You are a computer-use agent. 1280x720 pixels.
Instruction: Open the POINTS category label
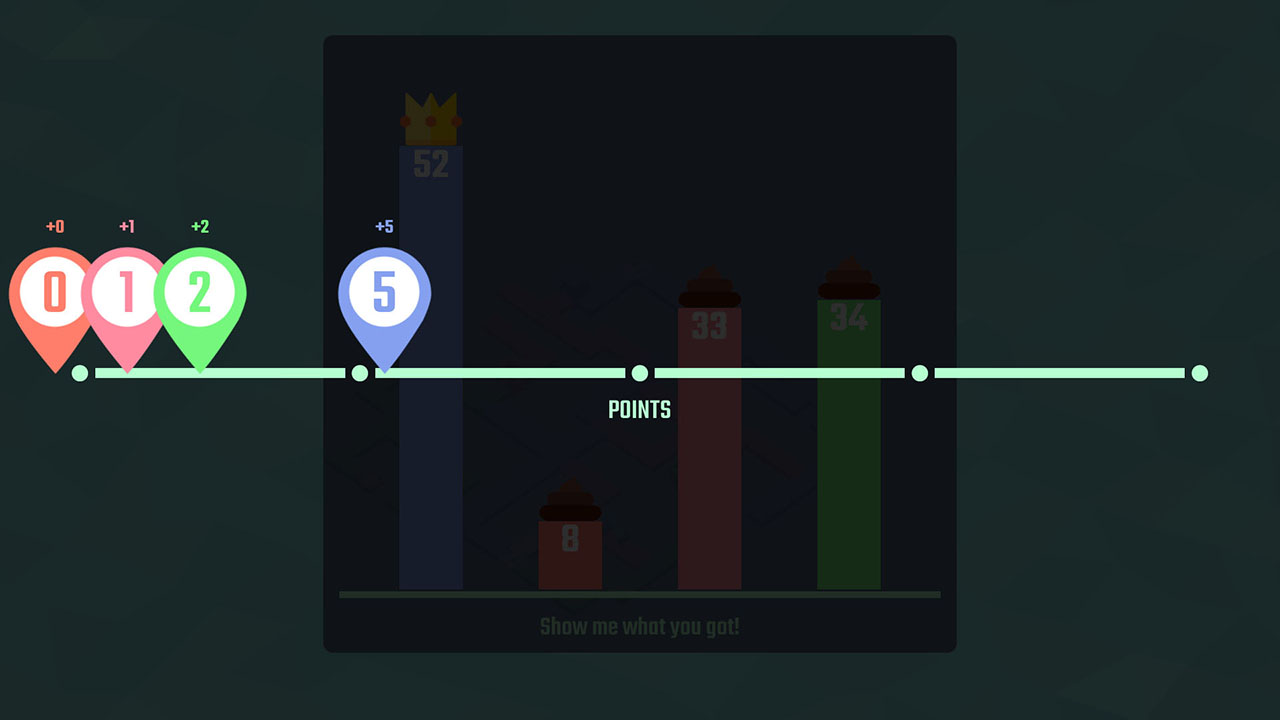point(640,409)
